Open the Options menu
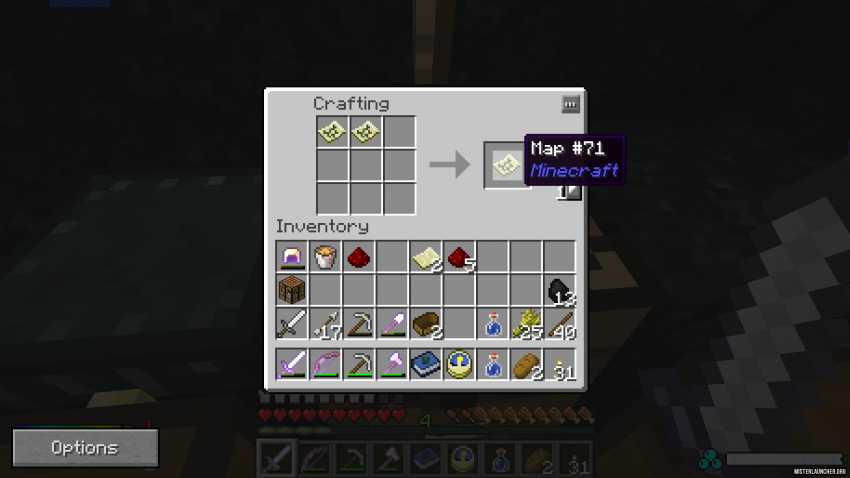The width and height of the screenshot is (850, 478). click(85, 448)
